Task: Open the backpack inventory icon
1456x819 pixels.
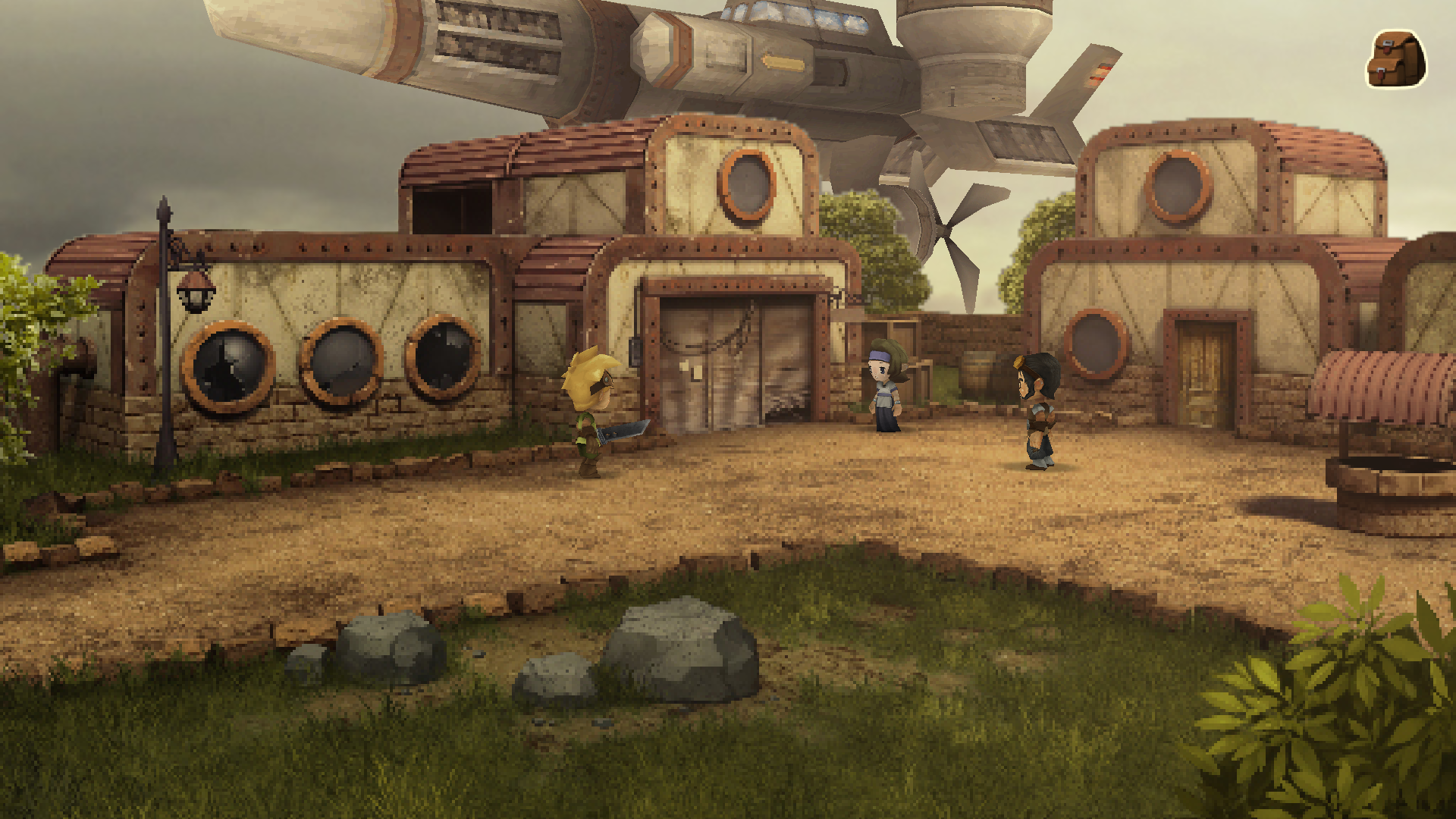Action: (1395, 60)
